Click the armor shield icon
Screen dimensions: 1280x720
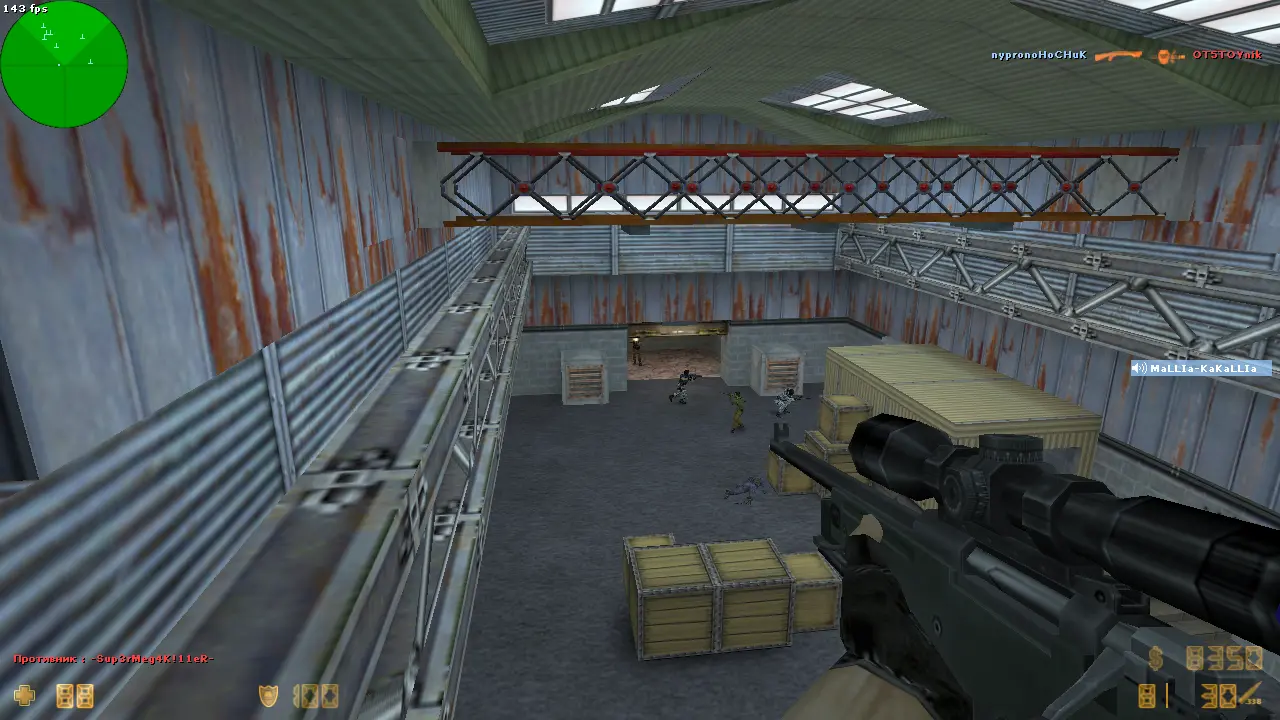coord(268,695)
